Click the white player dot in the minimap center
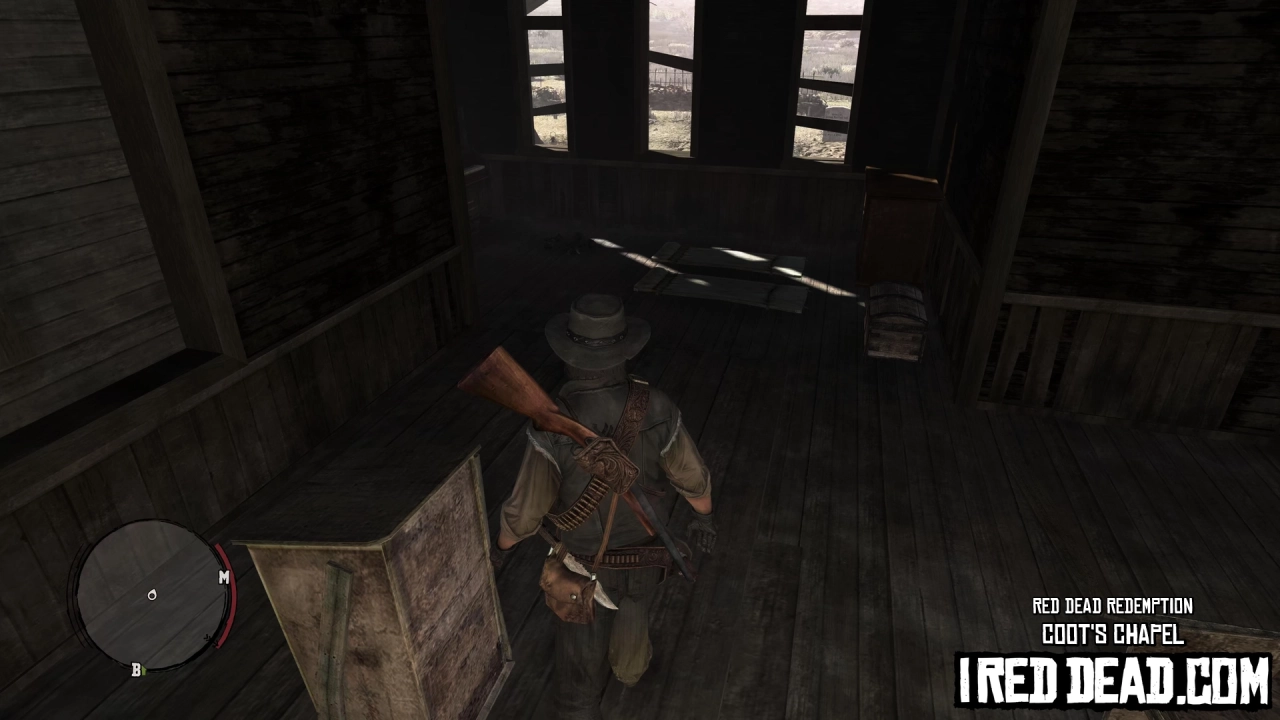This screenshot has height=720, width=1280. point(152,595)
